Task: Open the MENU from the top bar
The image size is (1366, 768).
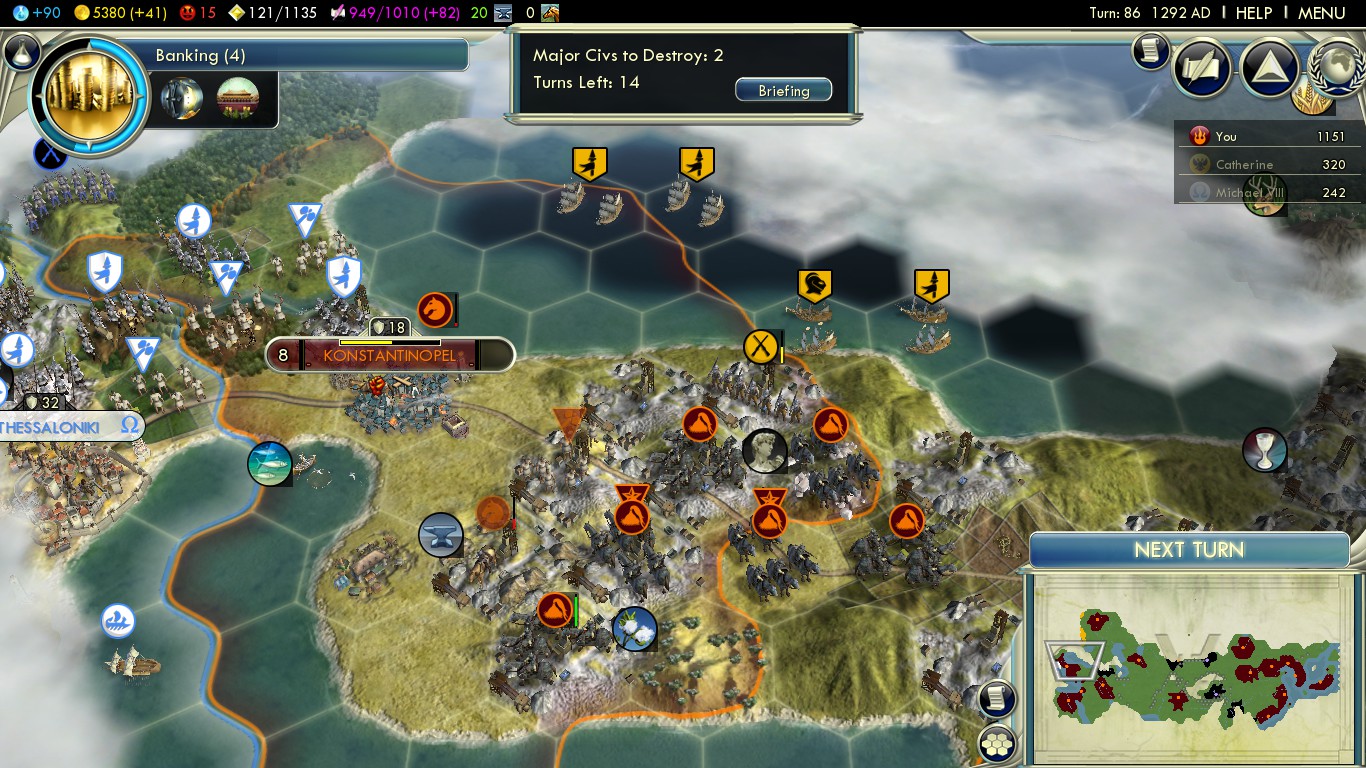Action: [1322, 13]
